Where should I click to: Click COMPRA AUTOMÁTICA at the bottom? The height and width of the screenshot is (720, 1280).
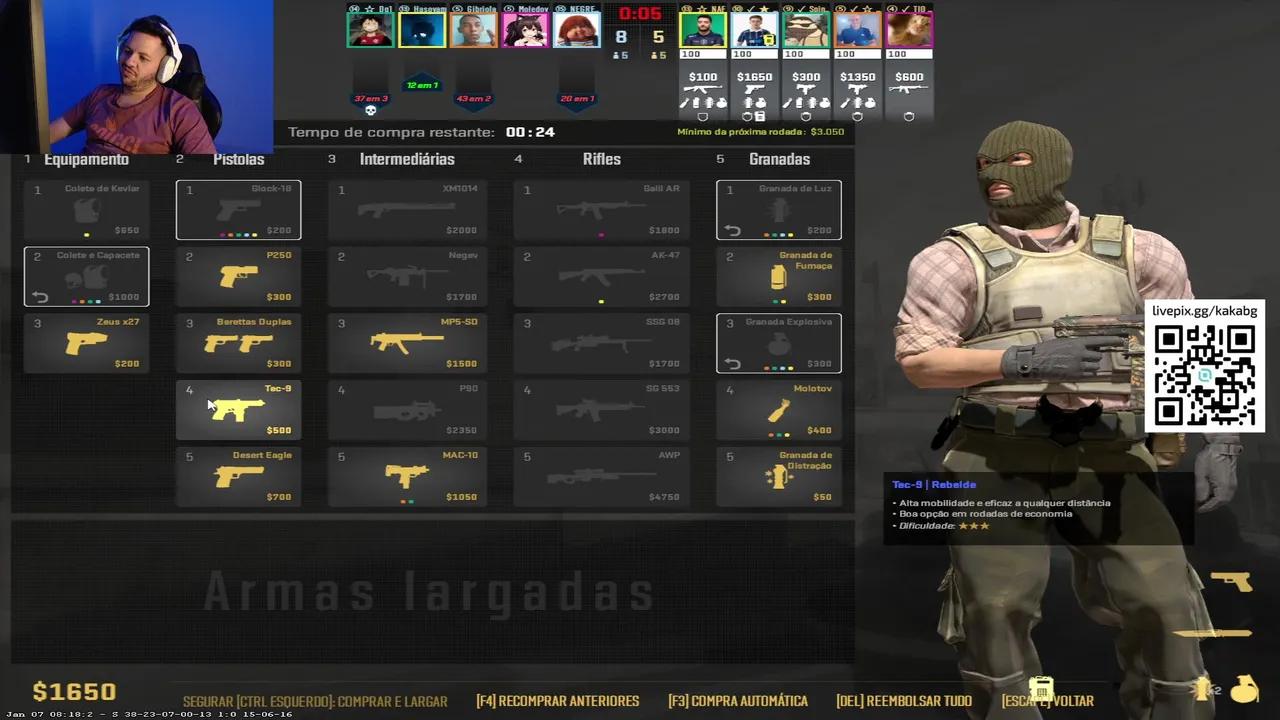tap(737, 700)
